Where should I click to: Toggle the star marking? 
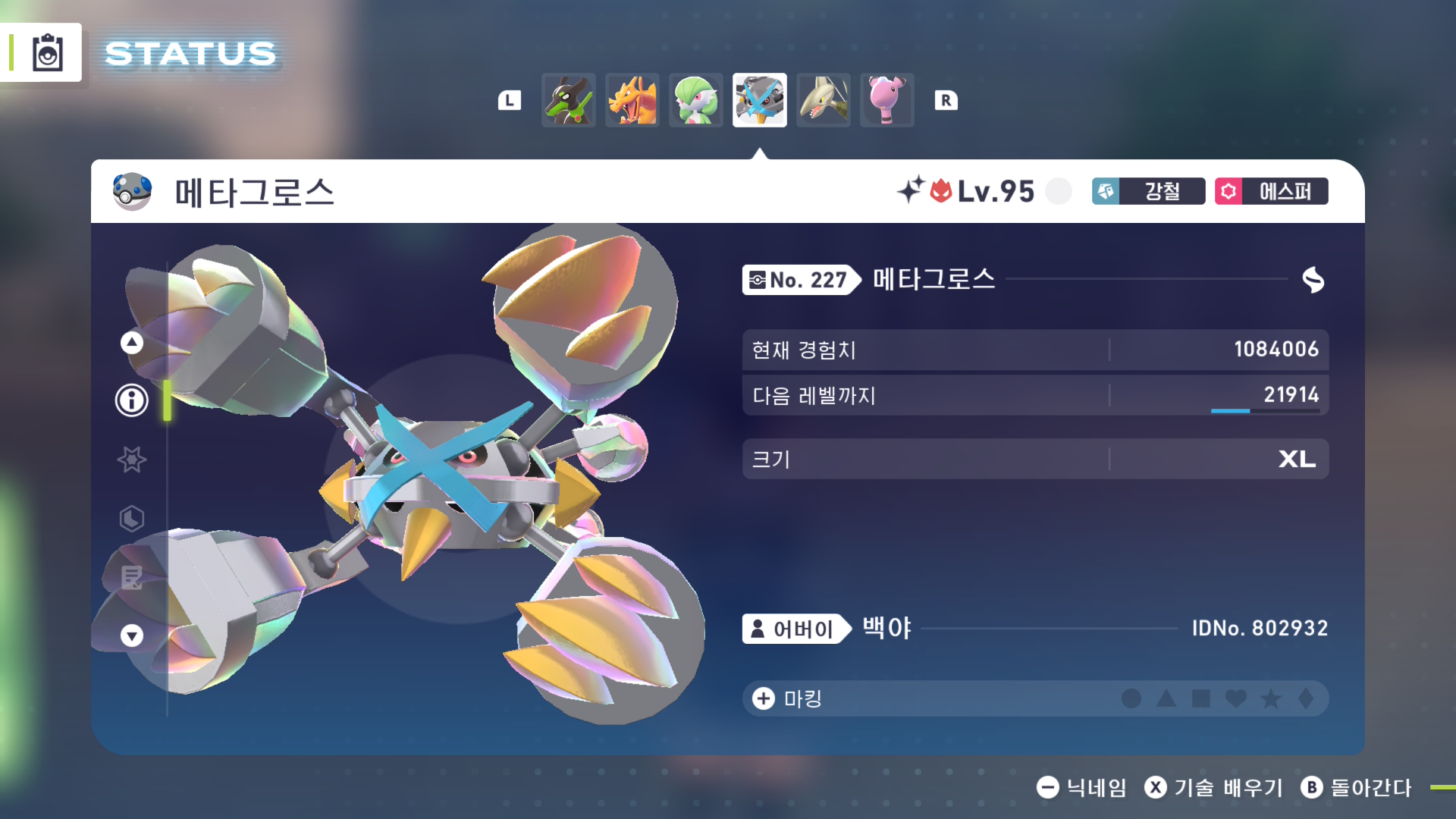(x=1271, y=699)
